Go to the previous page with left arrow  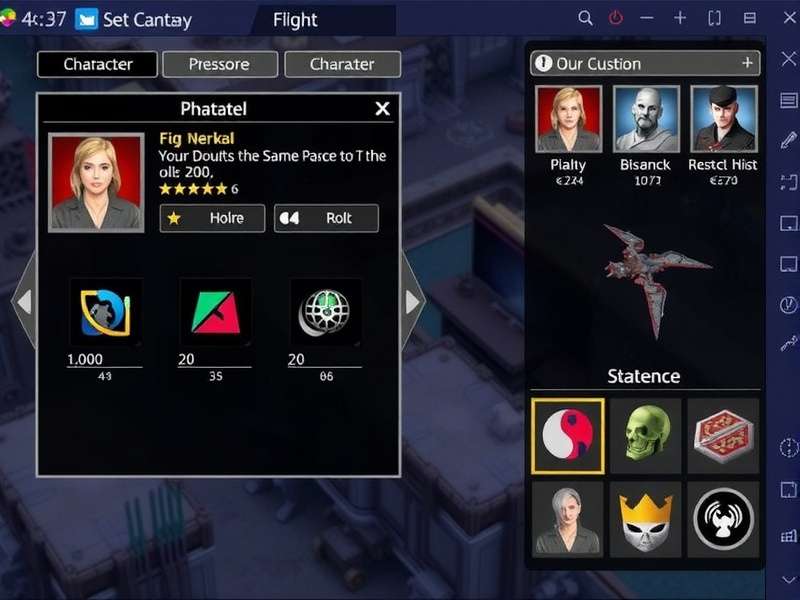(24, 300)
